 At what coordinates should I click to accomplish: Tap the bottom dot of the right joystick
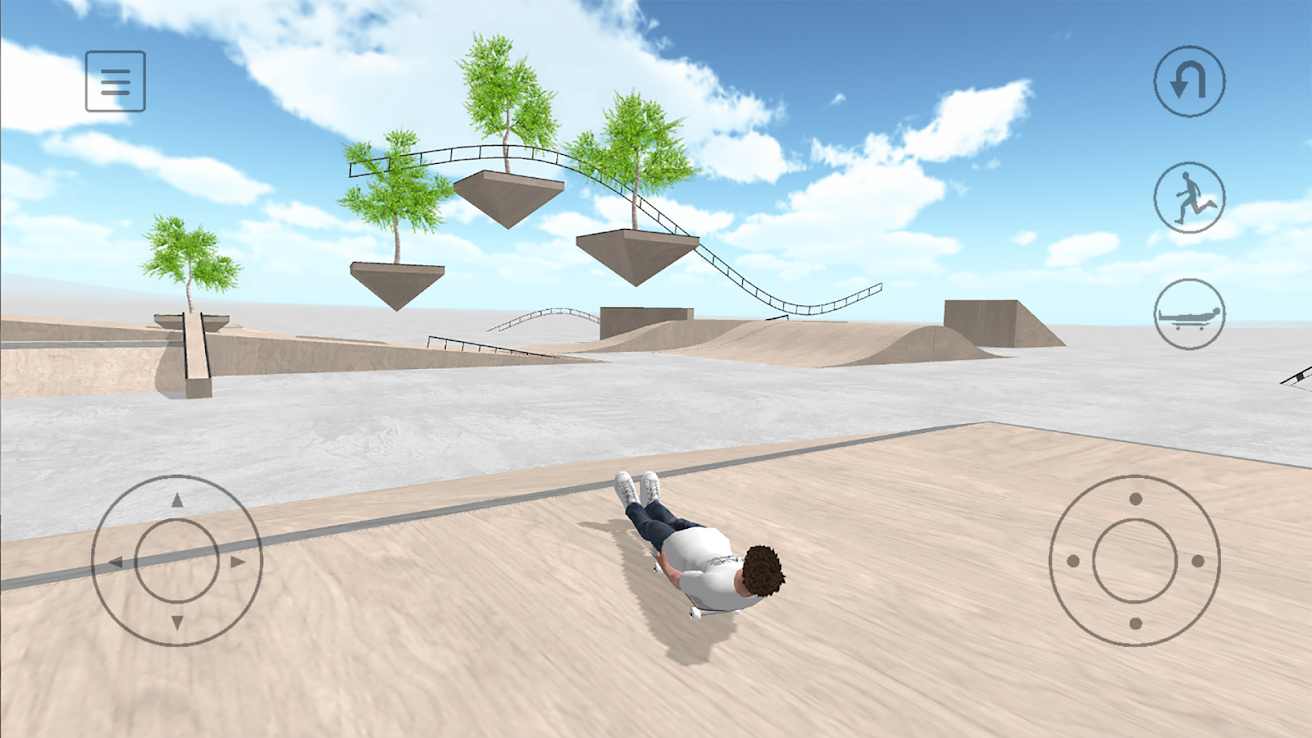point(1137,622)
